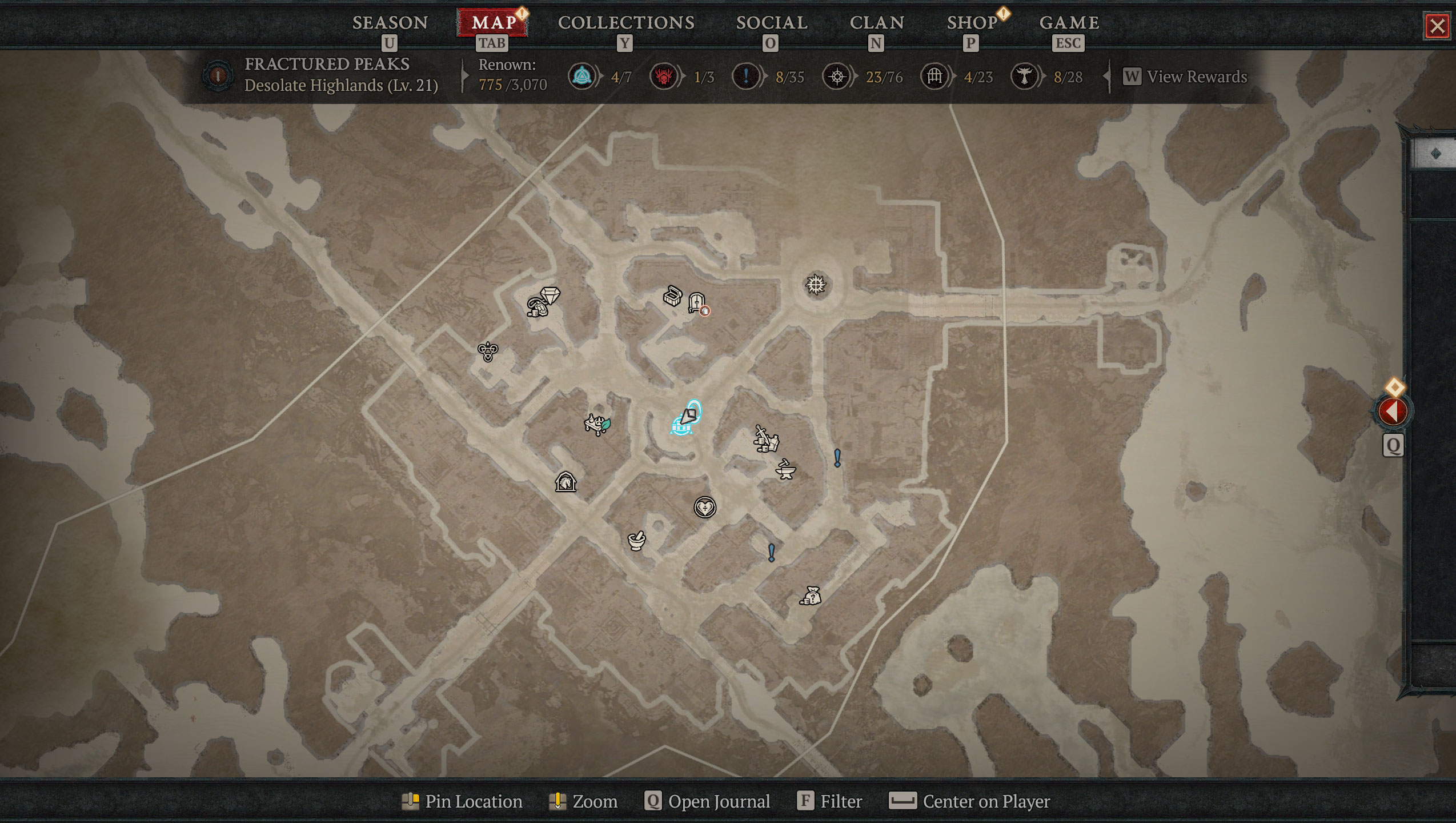Click the stash chest map marker
This screenshot has width=1456, height=823.
tap(672, 296)
